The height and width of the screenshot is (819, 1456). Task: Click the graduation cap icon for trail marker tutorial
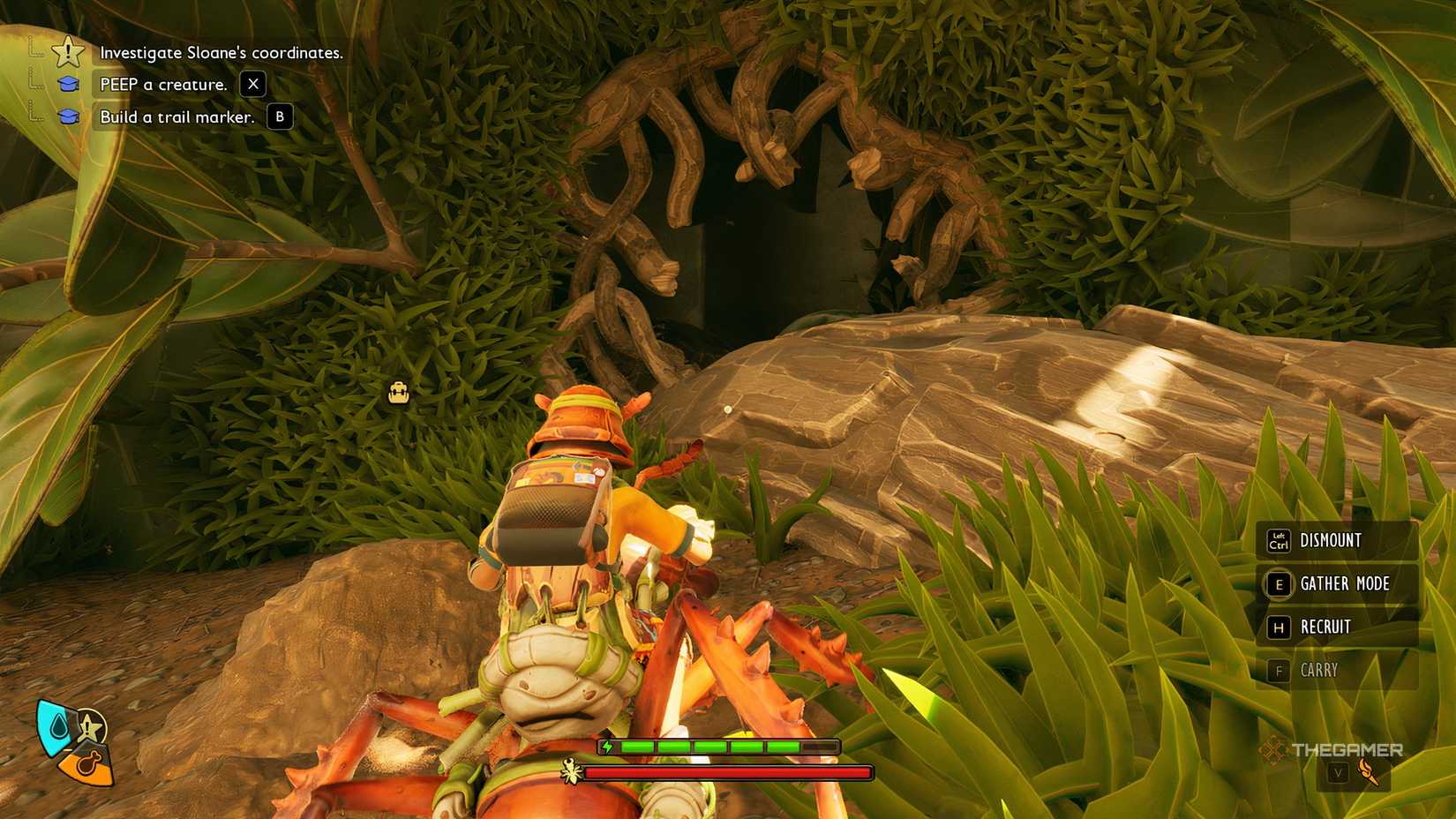(67, 116)
